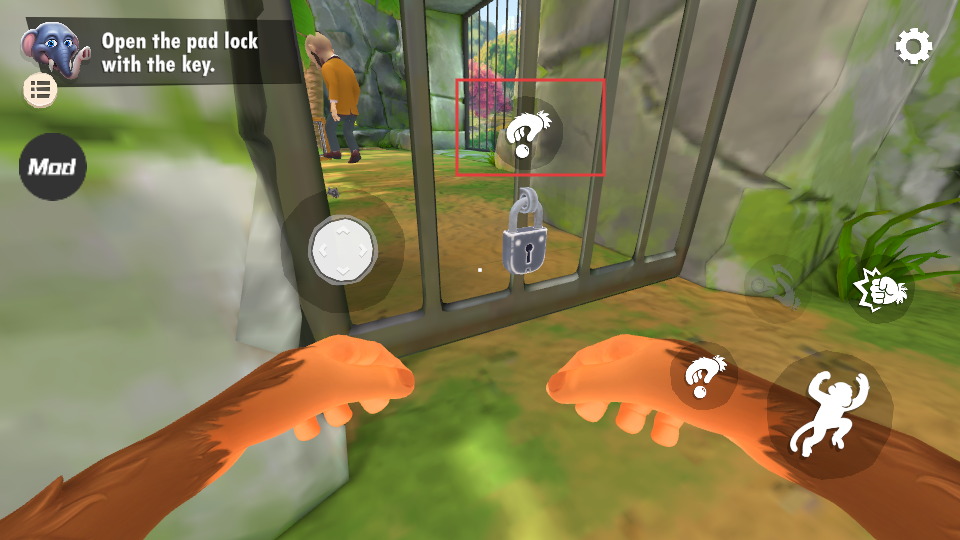Tap the Mod button
Screen dimensions: 960x540
point(52,166)
